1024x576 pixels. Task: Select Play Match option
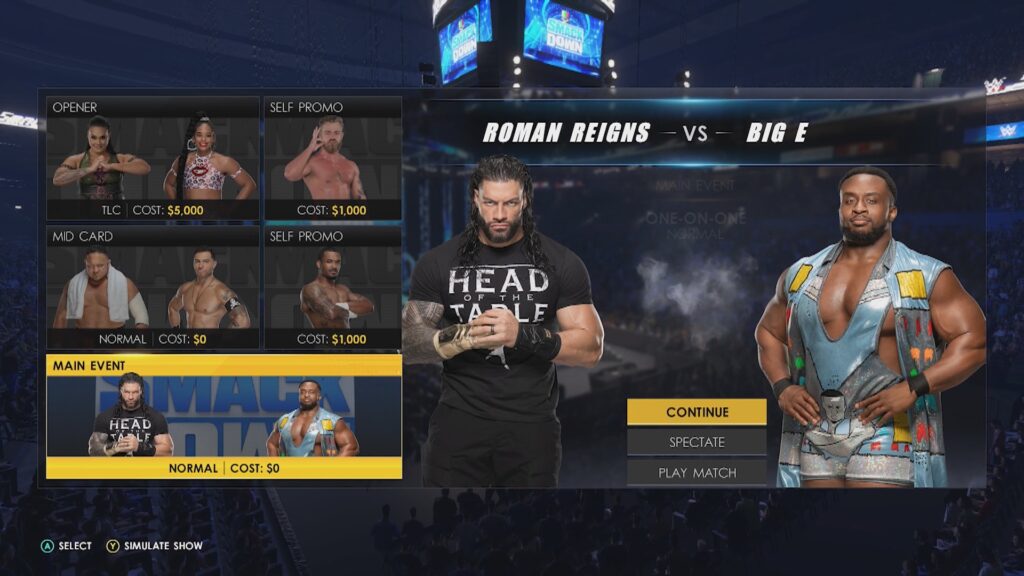point(697,473)
